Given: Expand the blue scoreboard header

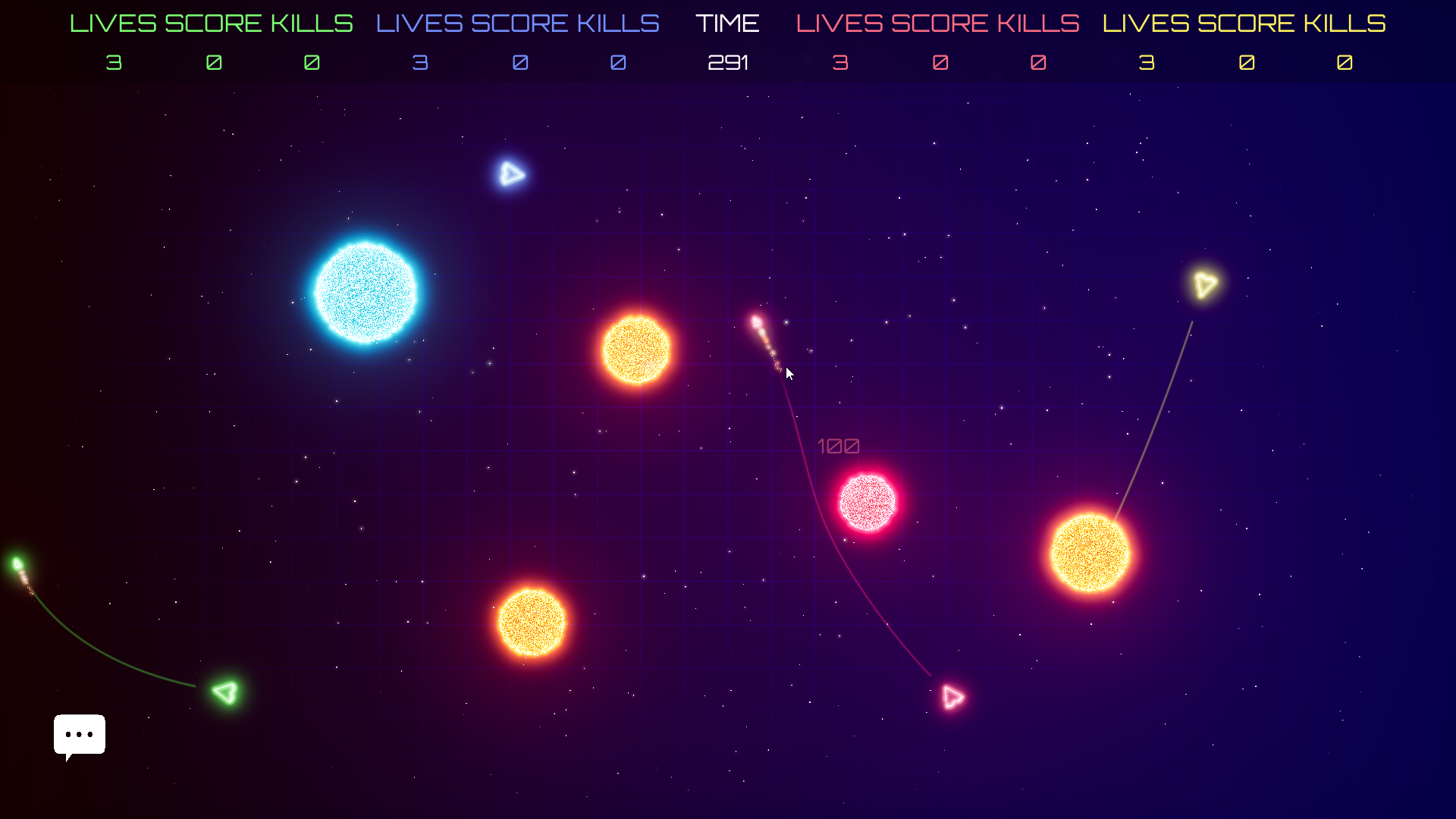Looking at the screenshot, I should tap(516, 23).
